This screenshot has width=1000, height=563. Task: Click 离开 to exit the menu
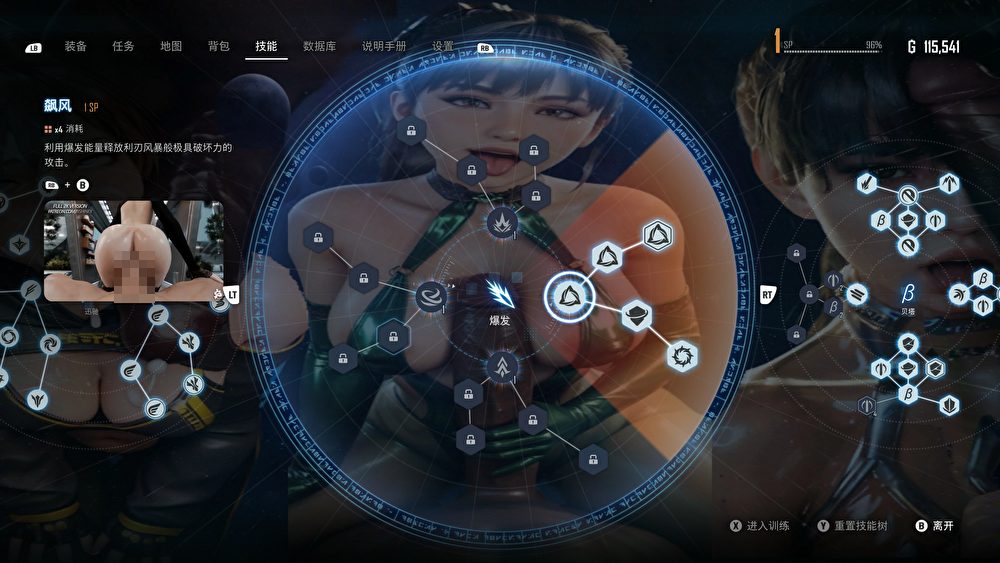pos(942,525)
